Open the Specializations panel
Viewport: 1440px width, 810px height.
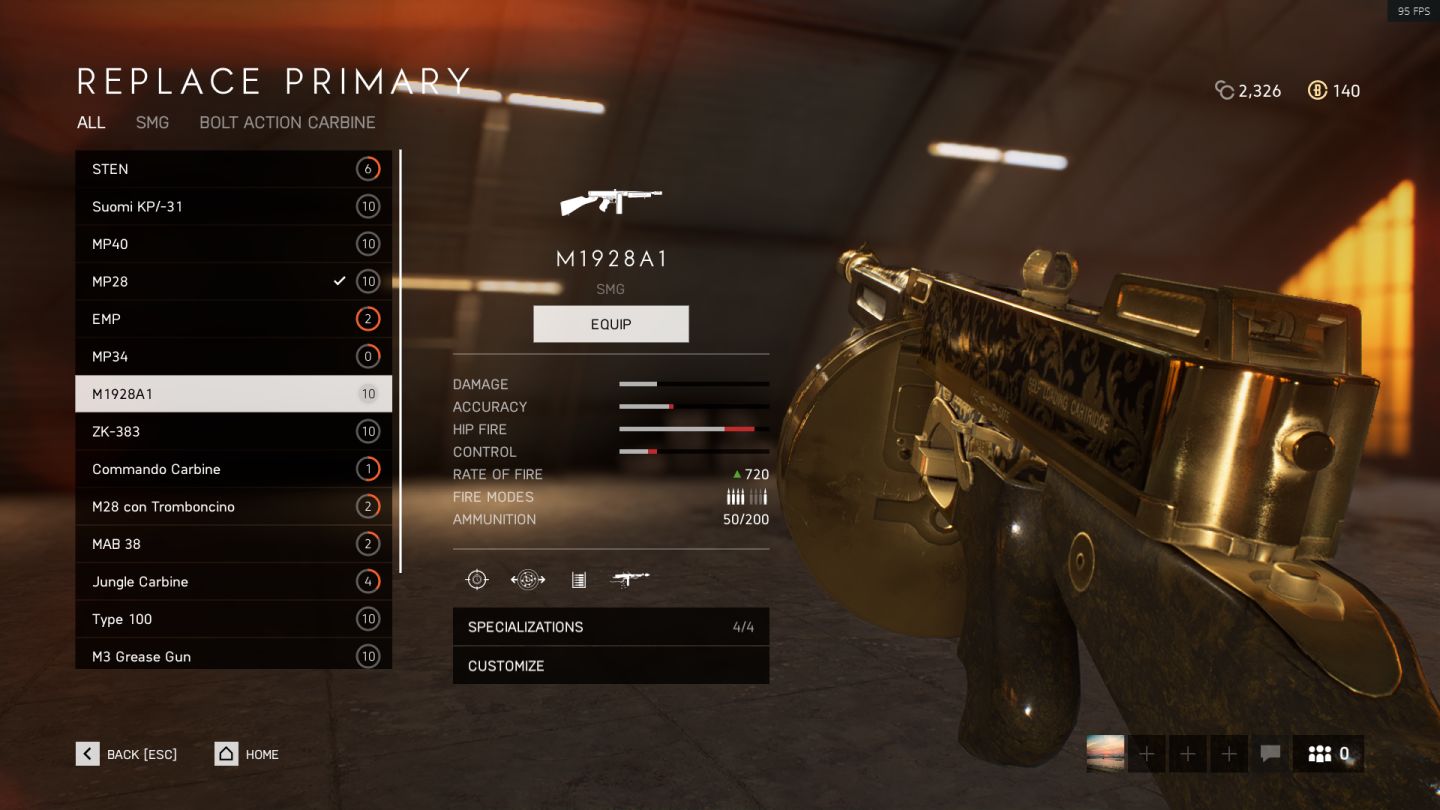[610, 627]
